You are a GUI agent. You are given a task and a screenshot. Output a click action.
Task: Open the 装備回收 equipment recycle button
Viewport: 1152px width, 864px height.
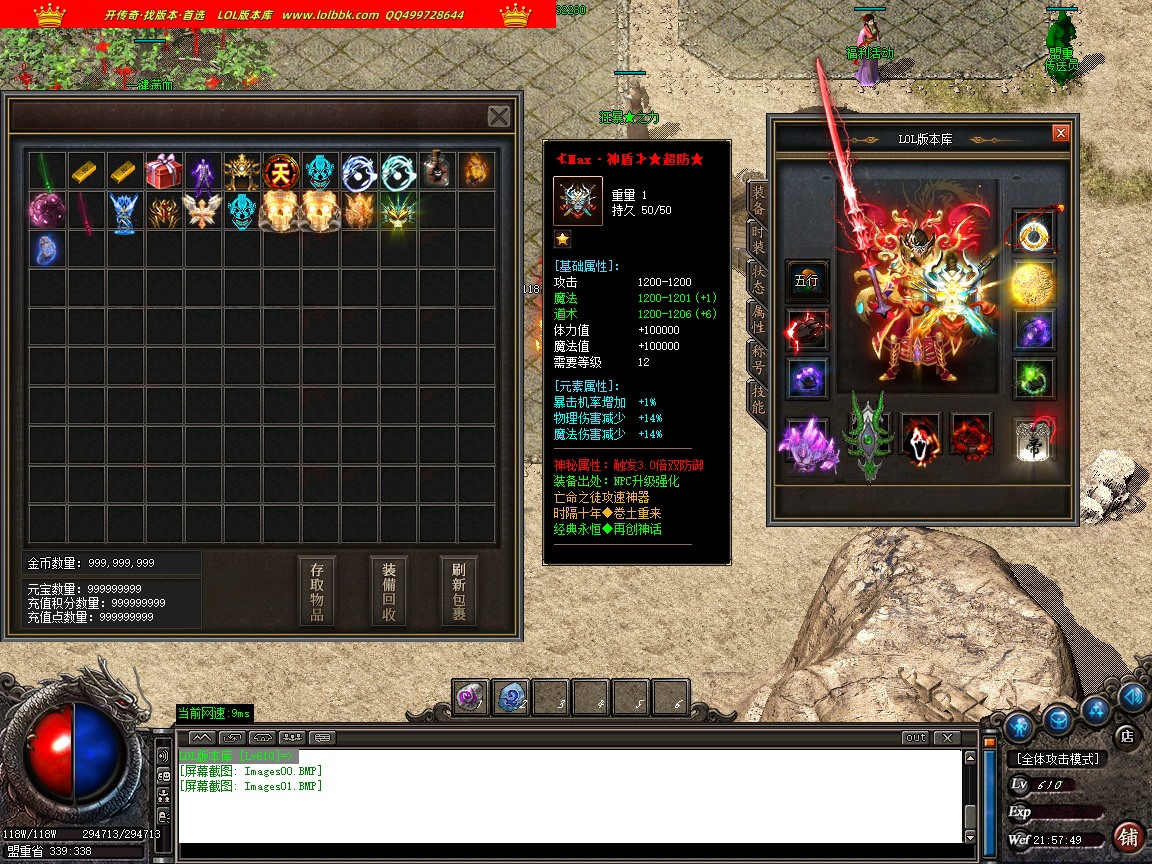(388, 591)
